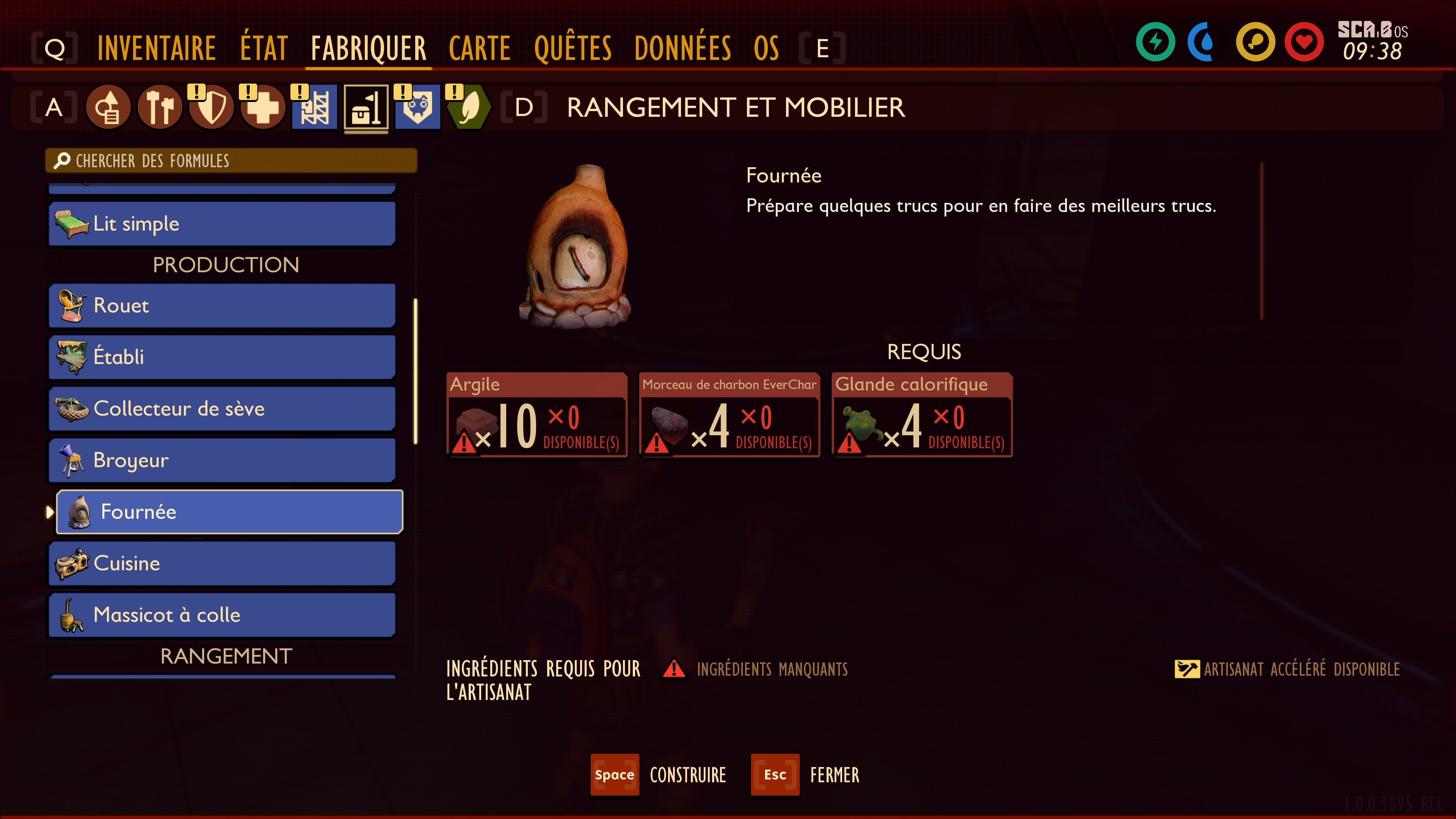Open the green leaf crafting category
The width and height of the screenshot is (1456, 819).
click(469, 107)
